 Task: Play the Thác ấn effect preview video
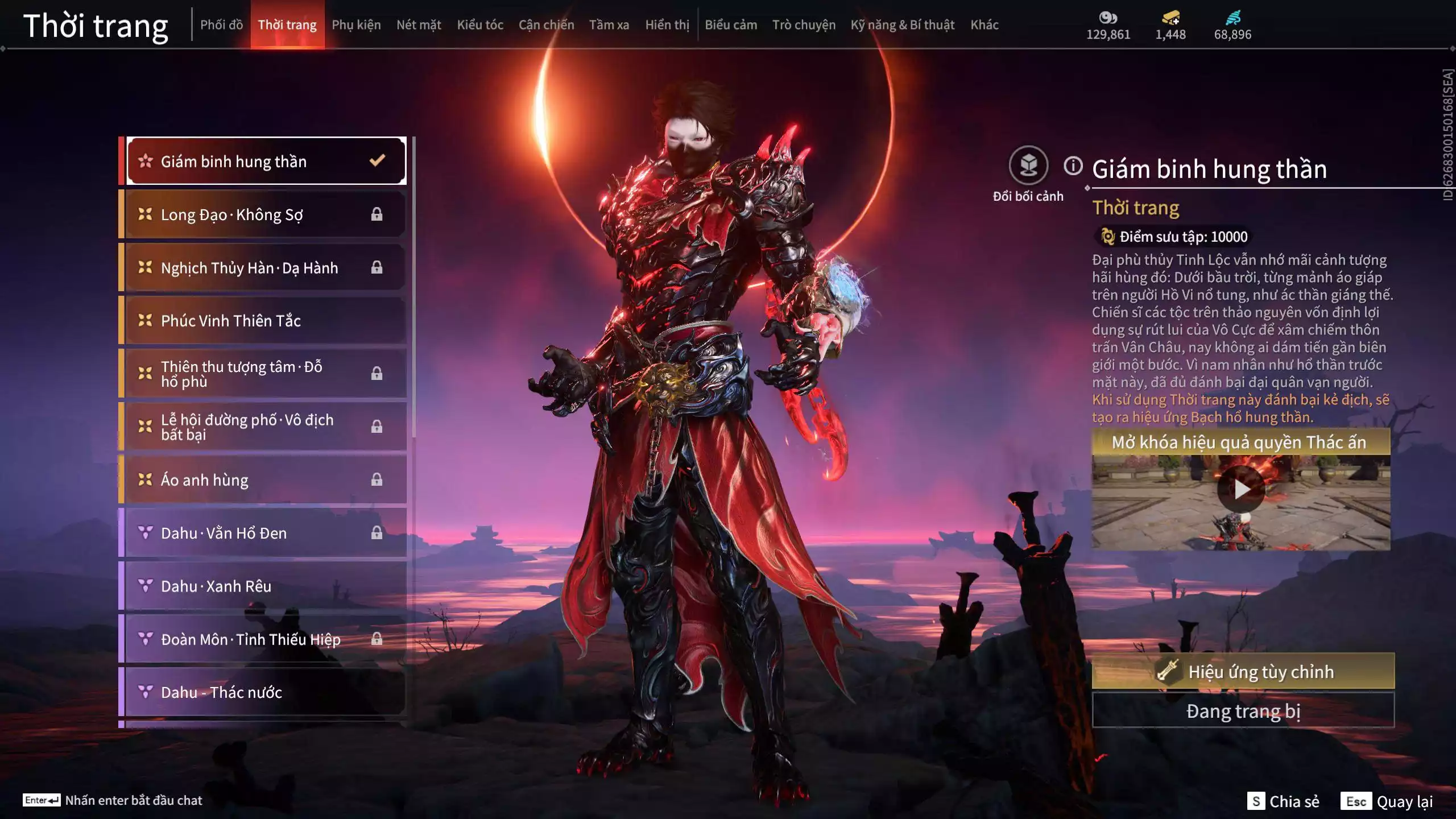coord(1240,489)
